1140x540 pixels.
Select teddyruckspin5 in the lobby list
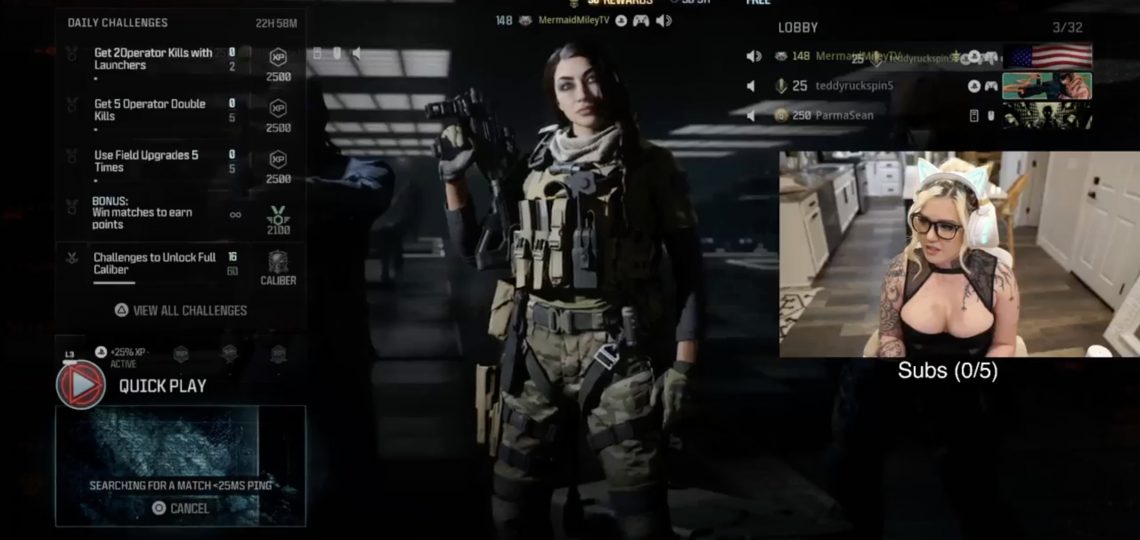pos(855,86)
